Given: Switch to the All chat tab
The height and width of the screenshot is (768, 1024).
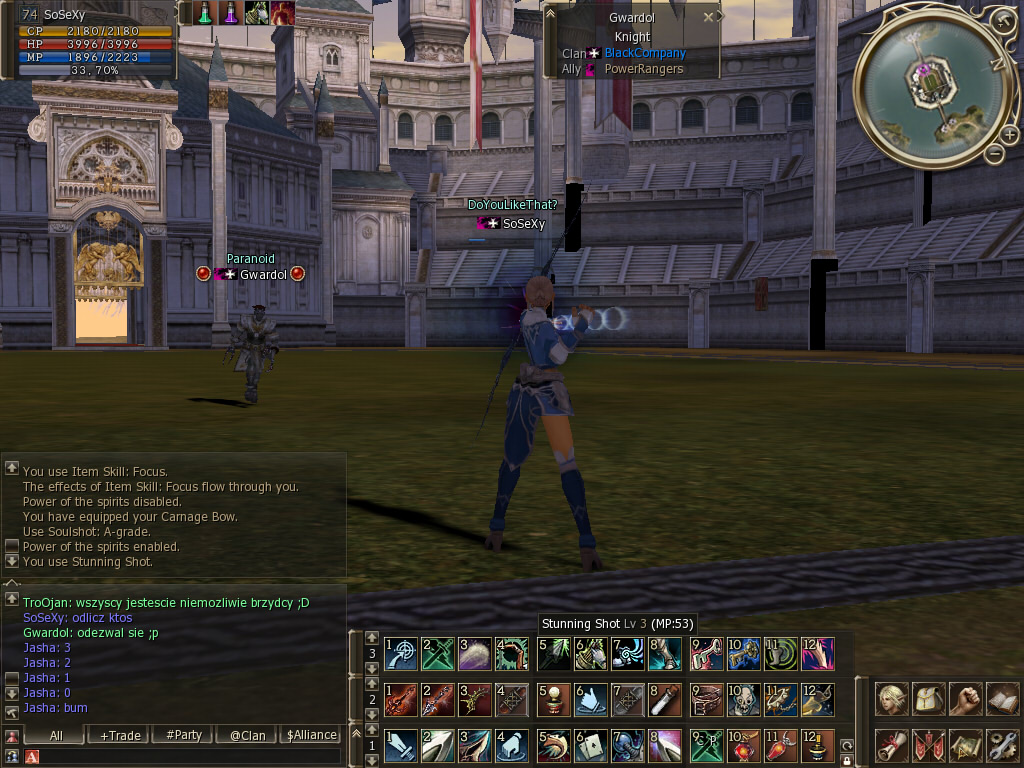Looking at the screenshot, I should coord(56,735).
